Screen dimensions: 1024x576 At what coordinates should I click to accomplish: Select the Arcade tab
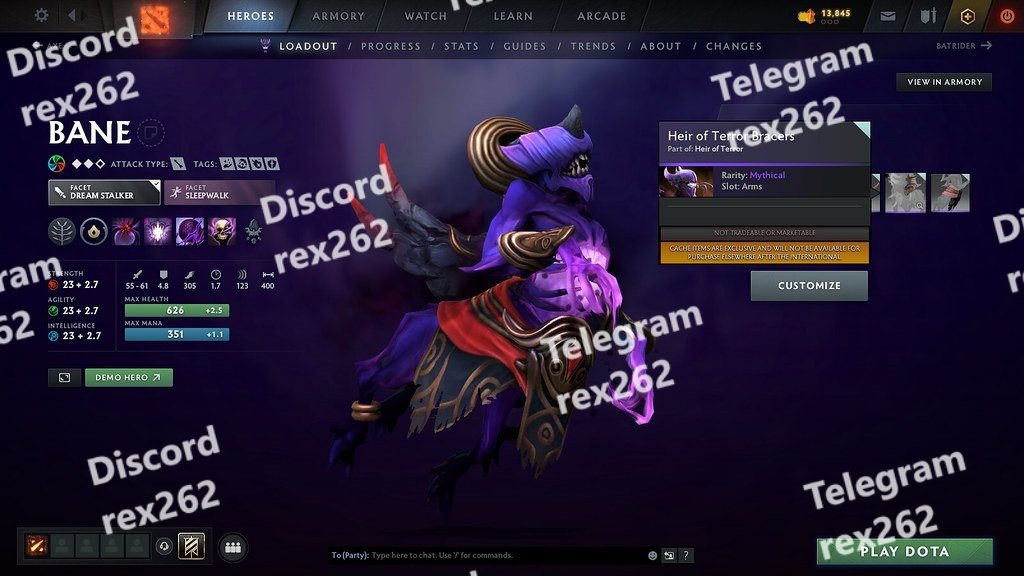[602, 16]
